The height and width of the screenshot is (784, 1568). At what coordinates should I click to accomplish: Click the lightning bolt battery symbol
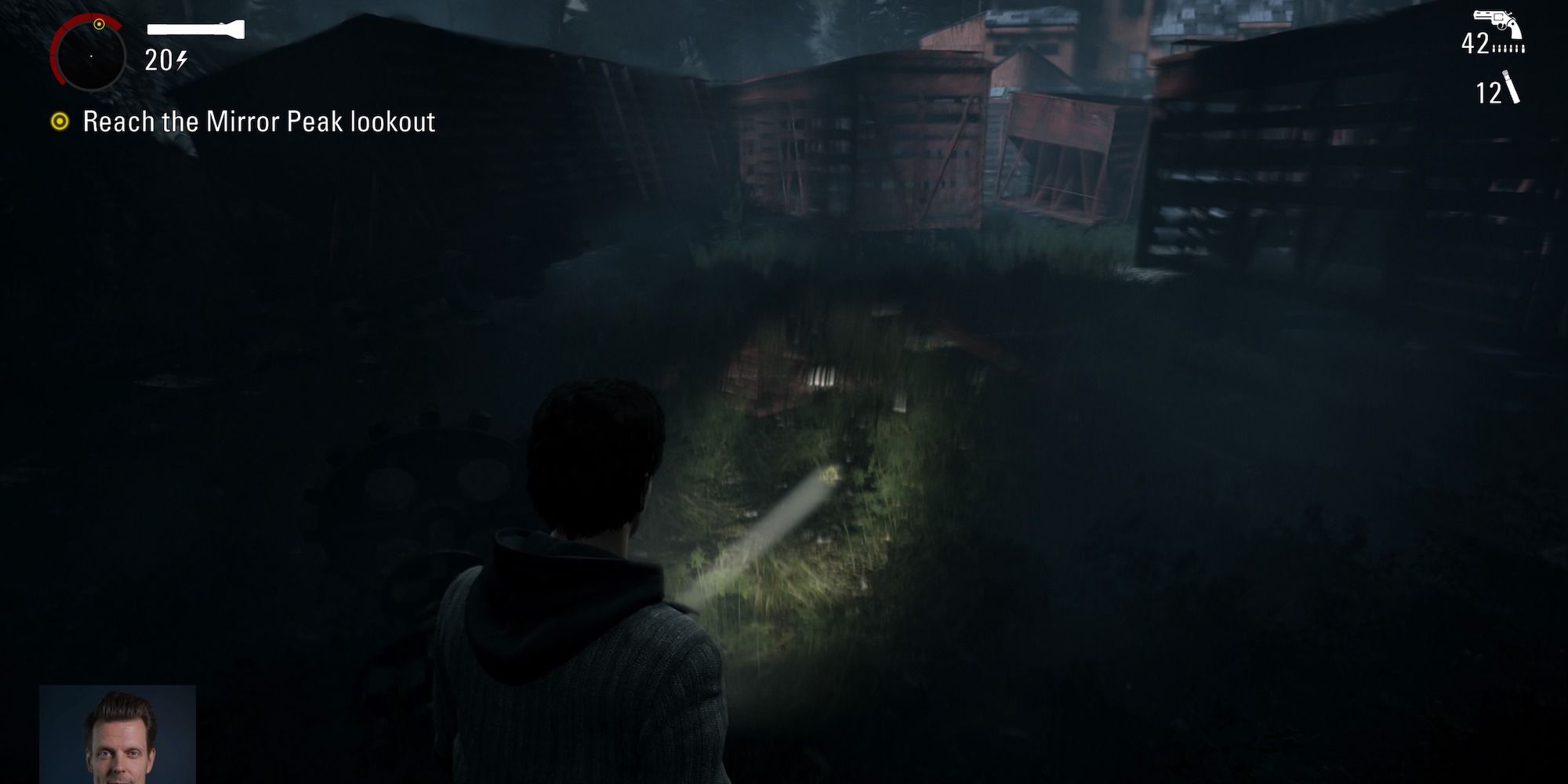pos(182,60)
